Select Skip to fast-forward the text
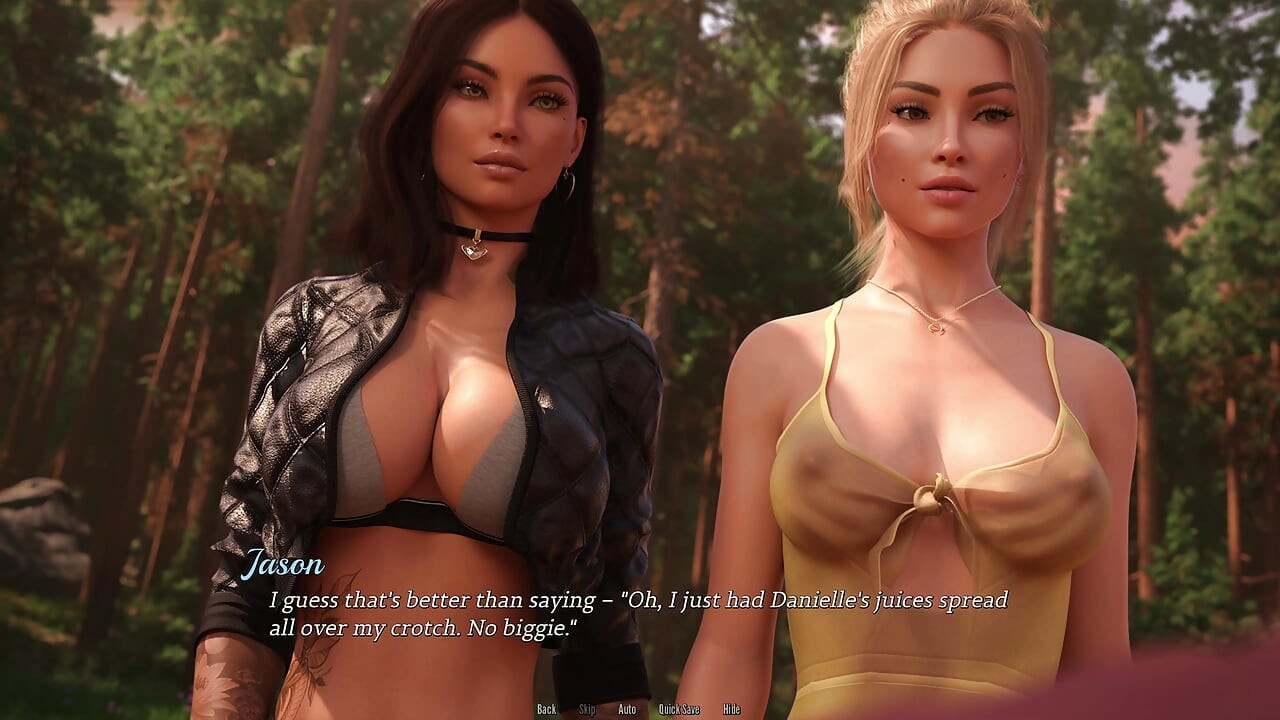 click(x=588, y=709)
